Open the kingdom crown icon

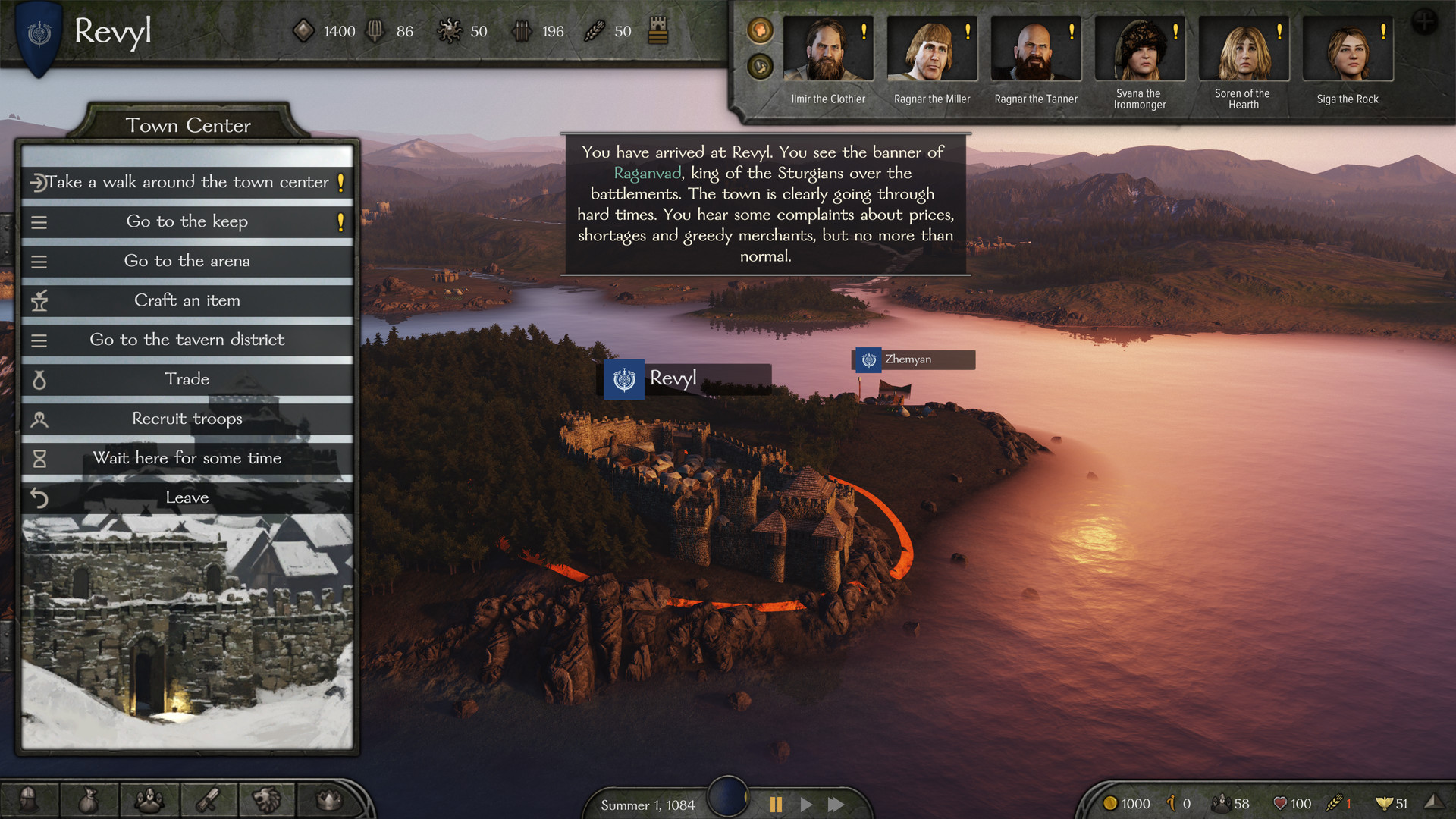pyautogui.click(x=328, y=799)
